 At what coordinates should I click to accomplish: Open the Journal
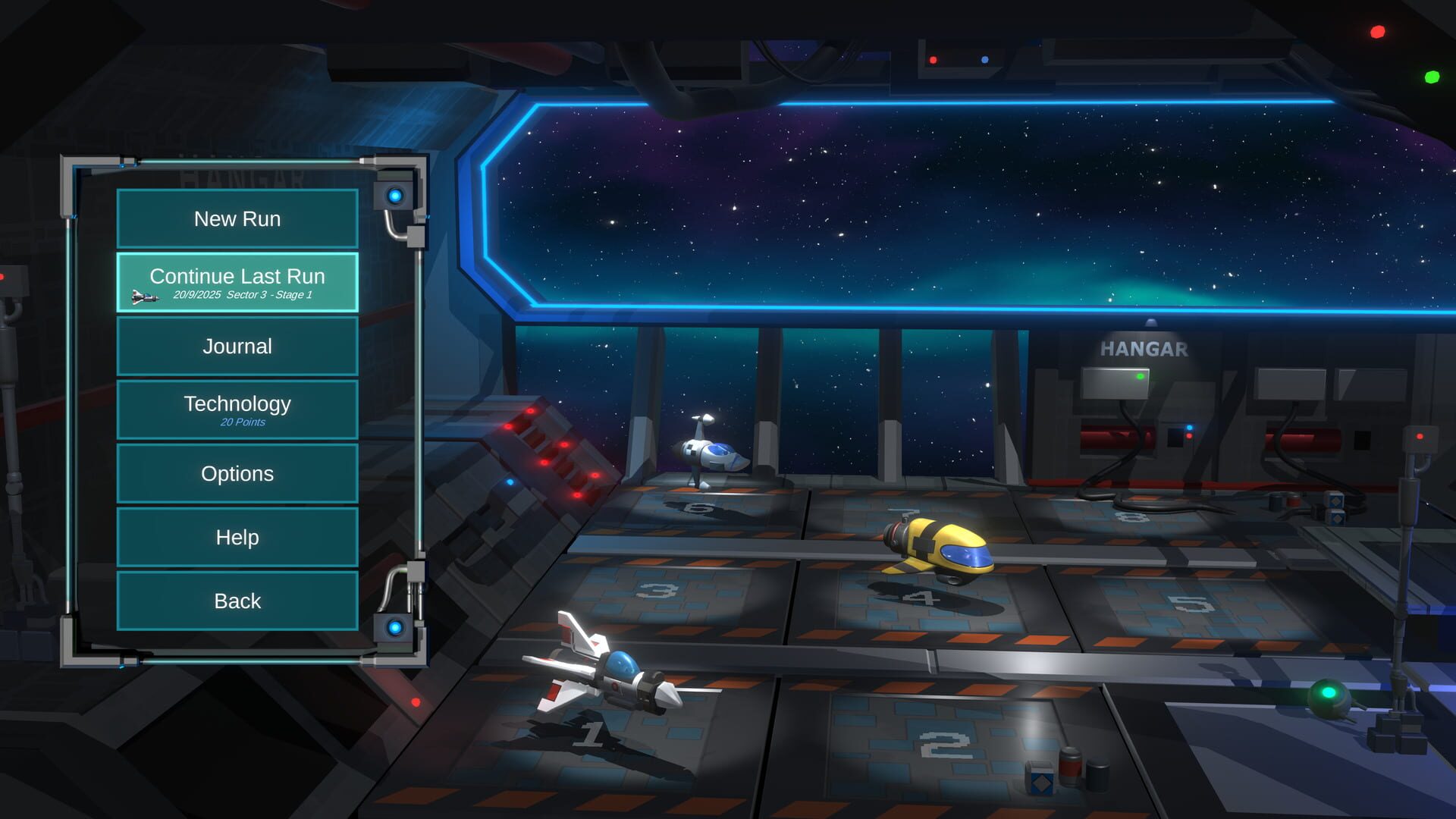(x=237, y=346)
